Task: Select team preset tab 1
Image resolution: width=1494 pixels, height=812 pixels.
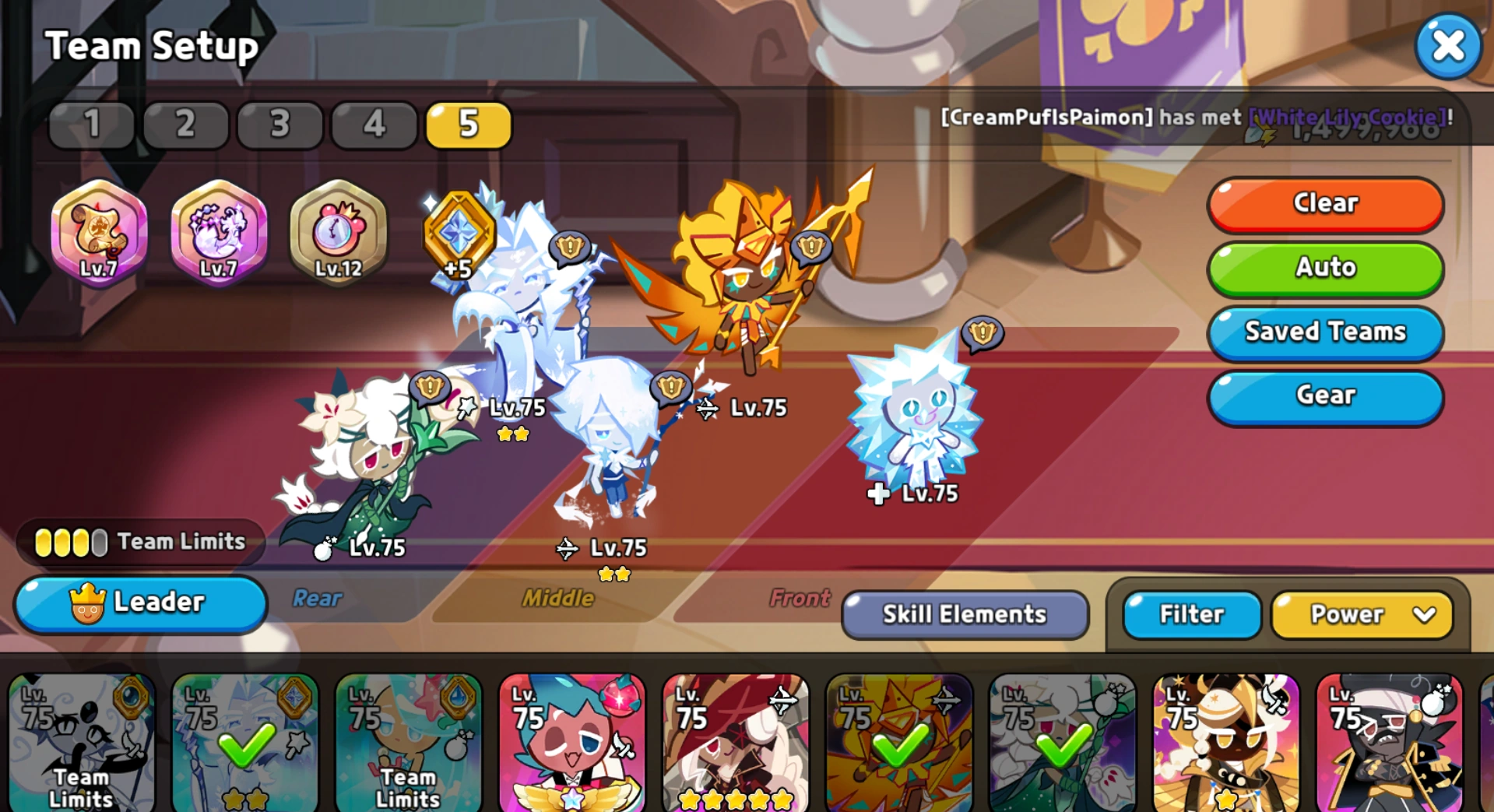Action: pos(91,125)
